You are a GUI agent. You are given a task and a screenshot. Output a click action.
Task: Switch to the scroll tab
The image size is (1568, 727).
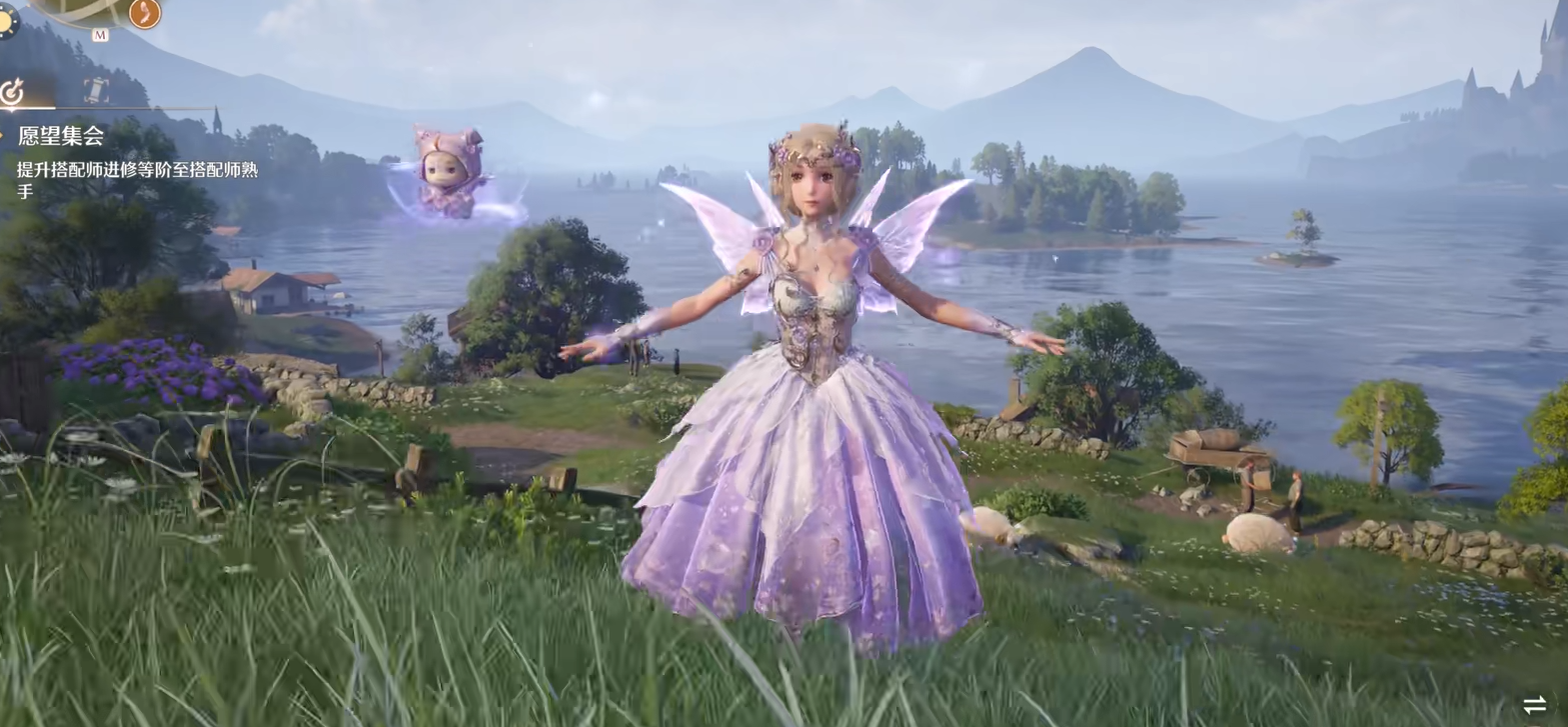click(x=96, y=91)
